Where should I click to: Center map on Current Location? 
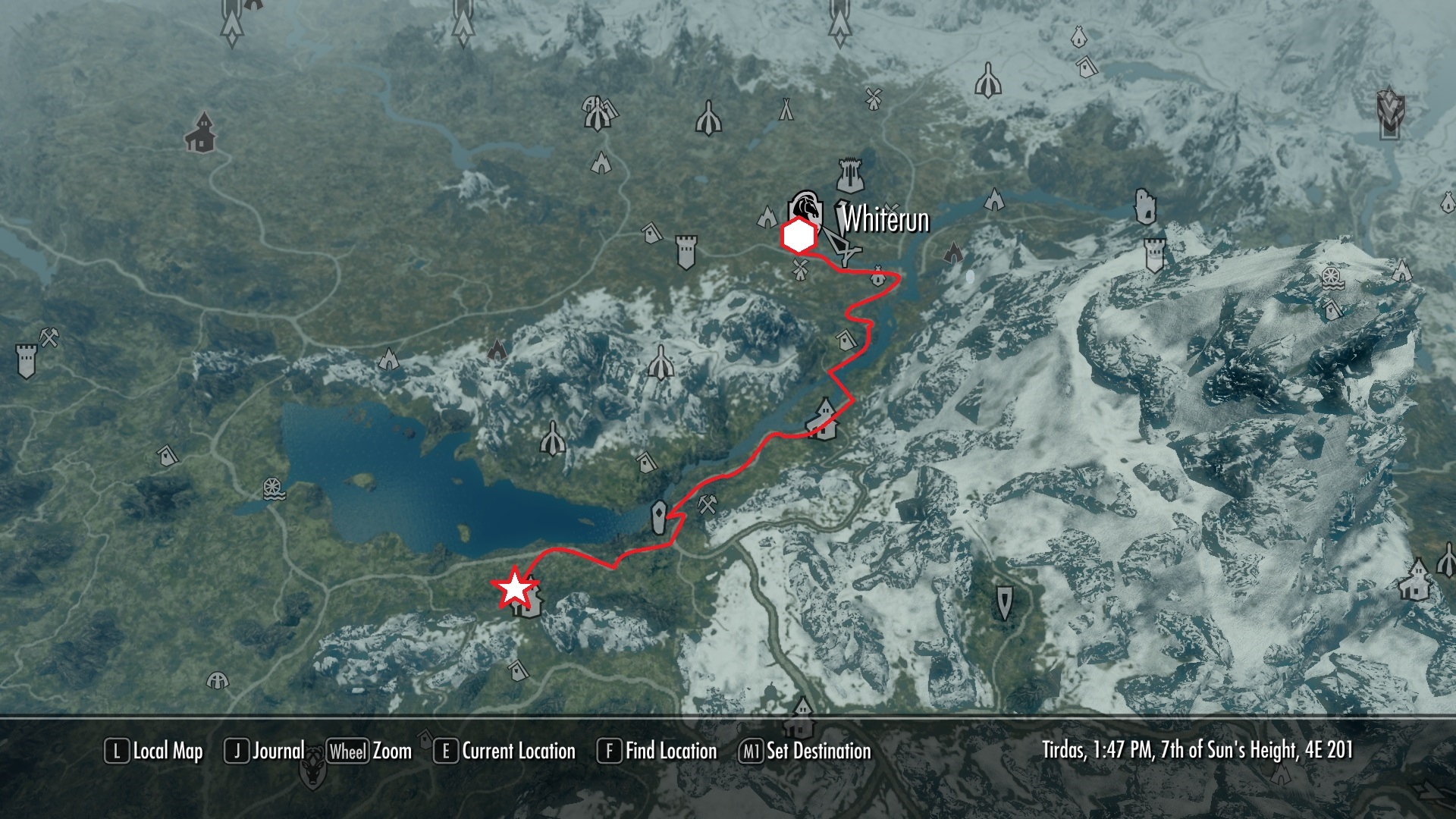point(505,752)
